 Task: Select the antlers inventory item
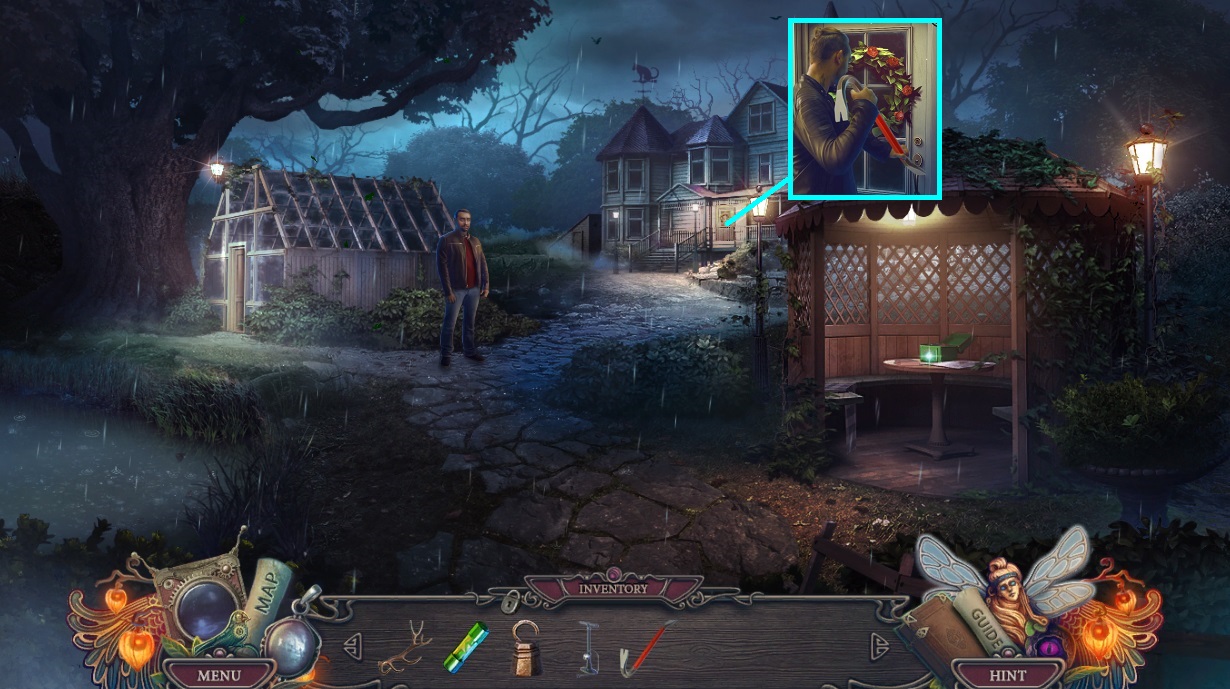click(x=404, y=646)
